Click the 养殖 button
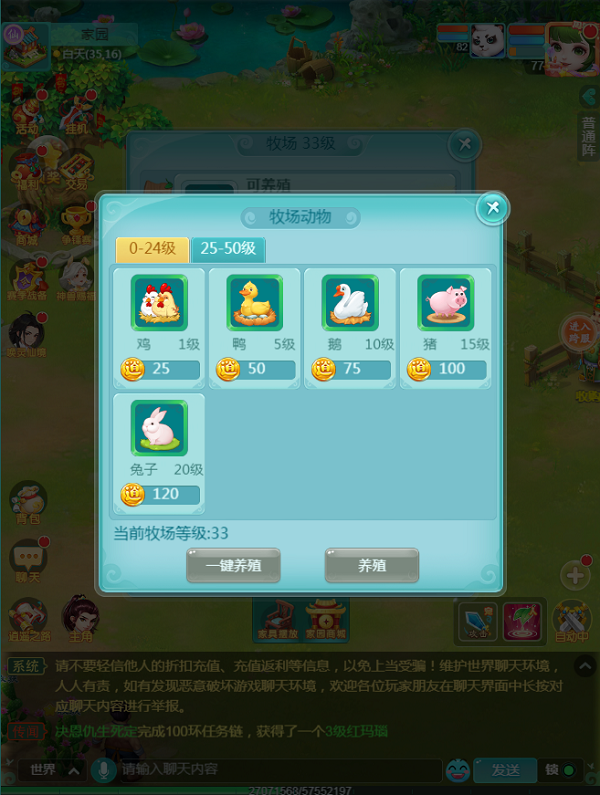The width and height of the screenshot is (600, 795). click(372, 565)
